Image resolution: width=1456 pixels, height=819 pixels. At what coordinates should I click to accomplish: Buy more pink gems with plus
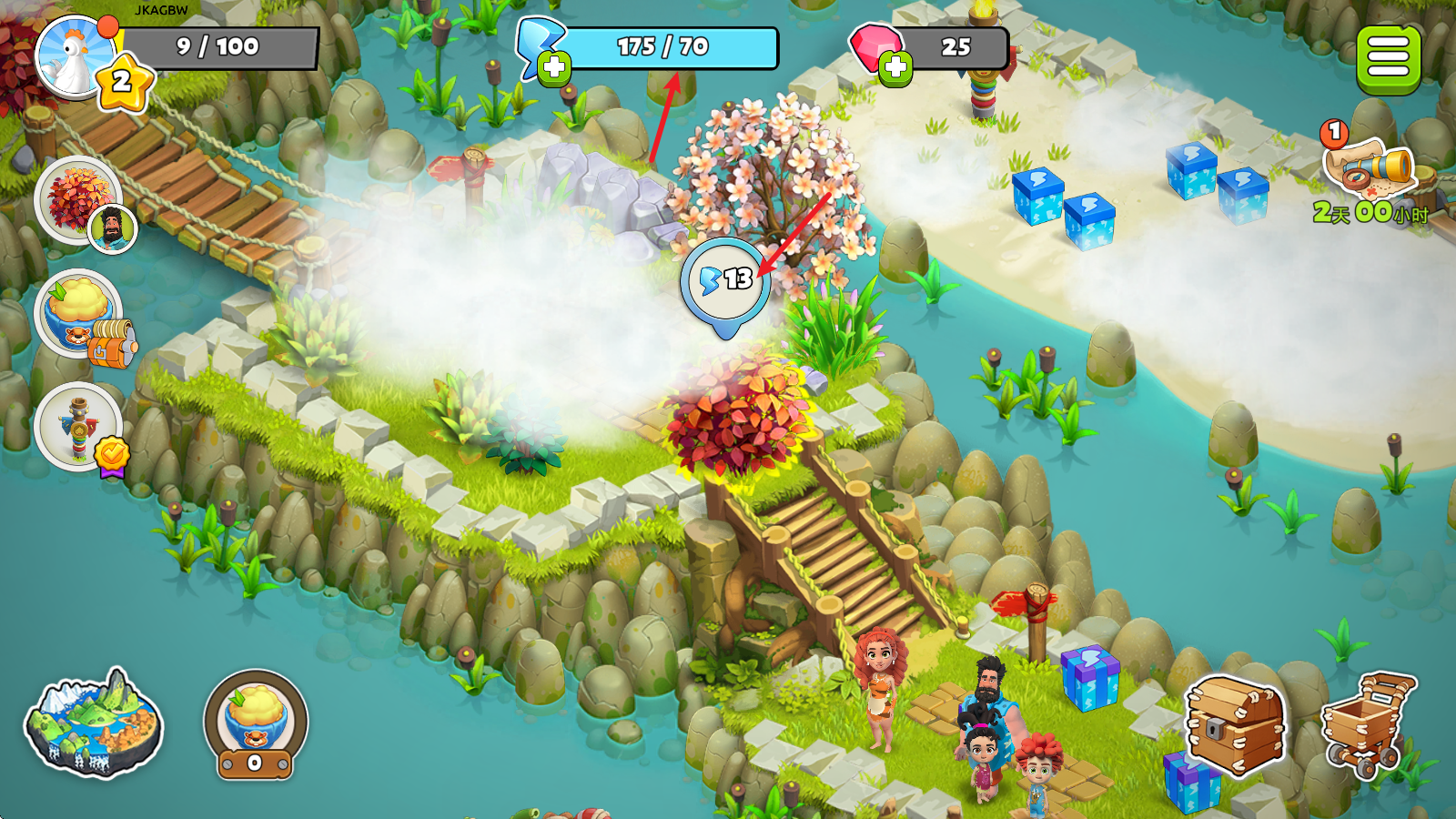coord(895,67)
